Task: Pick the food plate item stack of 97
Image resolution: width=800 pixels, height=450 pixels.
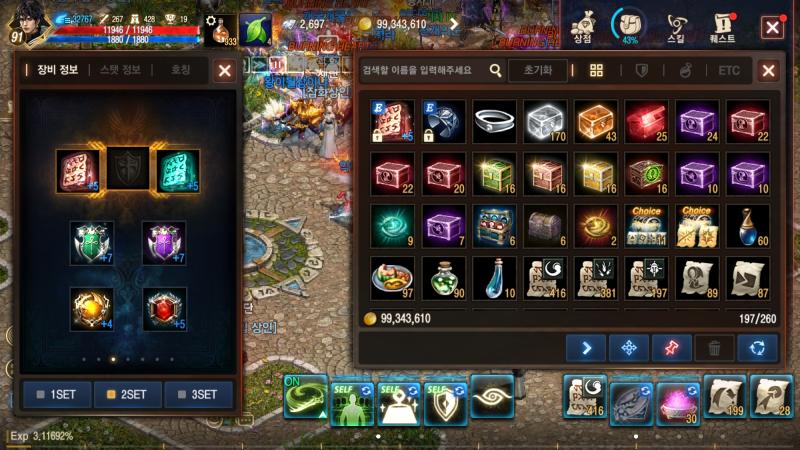Action: pyautogui.click(x=391, y=277)
